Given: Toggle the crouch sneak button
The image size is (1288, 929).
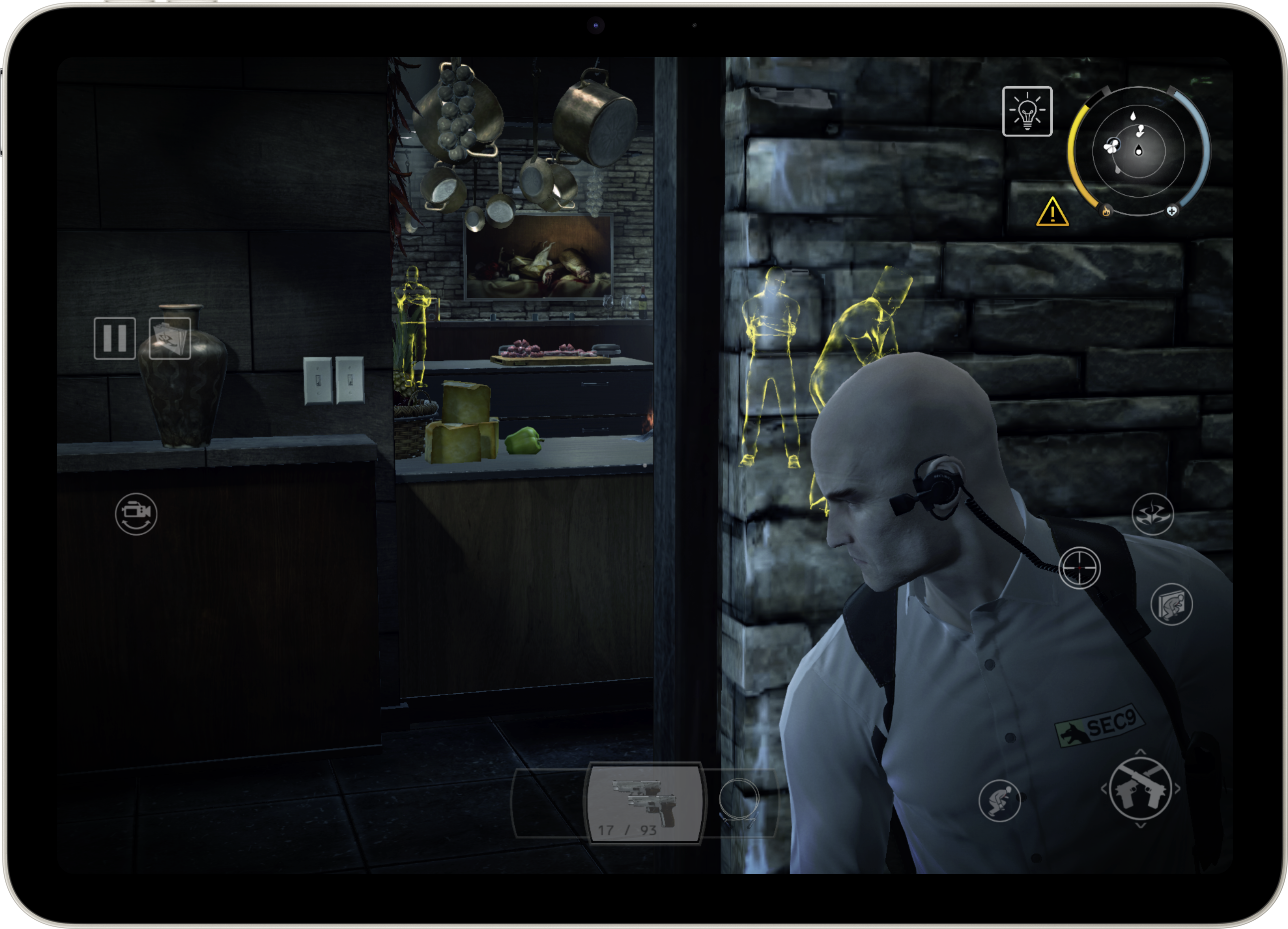Looking at the screenshot, I should pyautogui.click(x=999, y=801).
